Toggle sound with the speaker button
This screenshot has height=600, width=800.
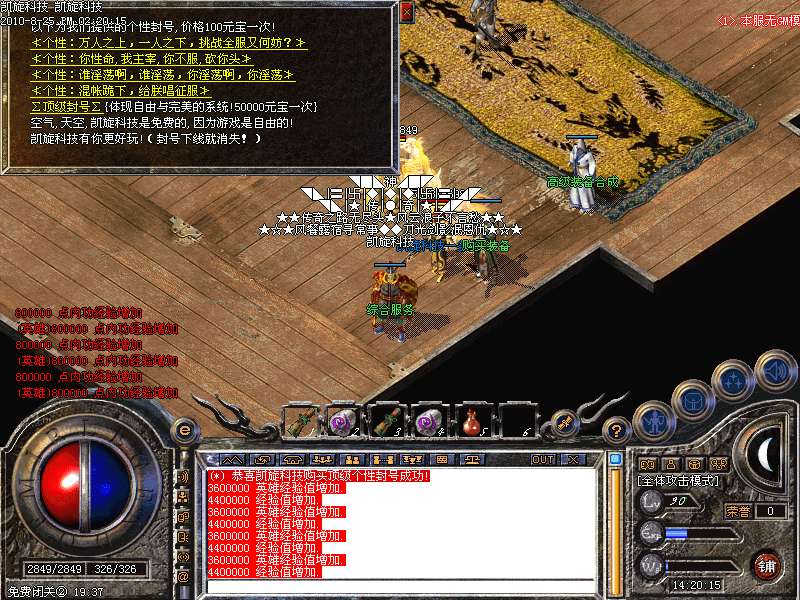point(775,369)
